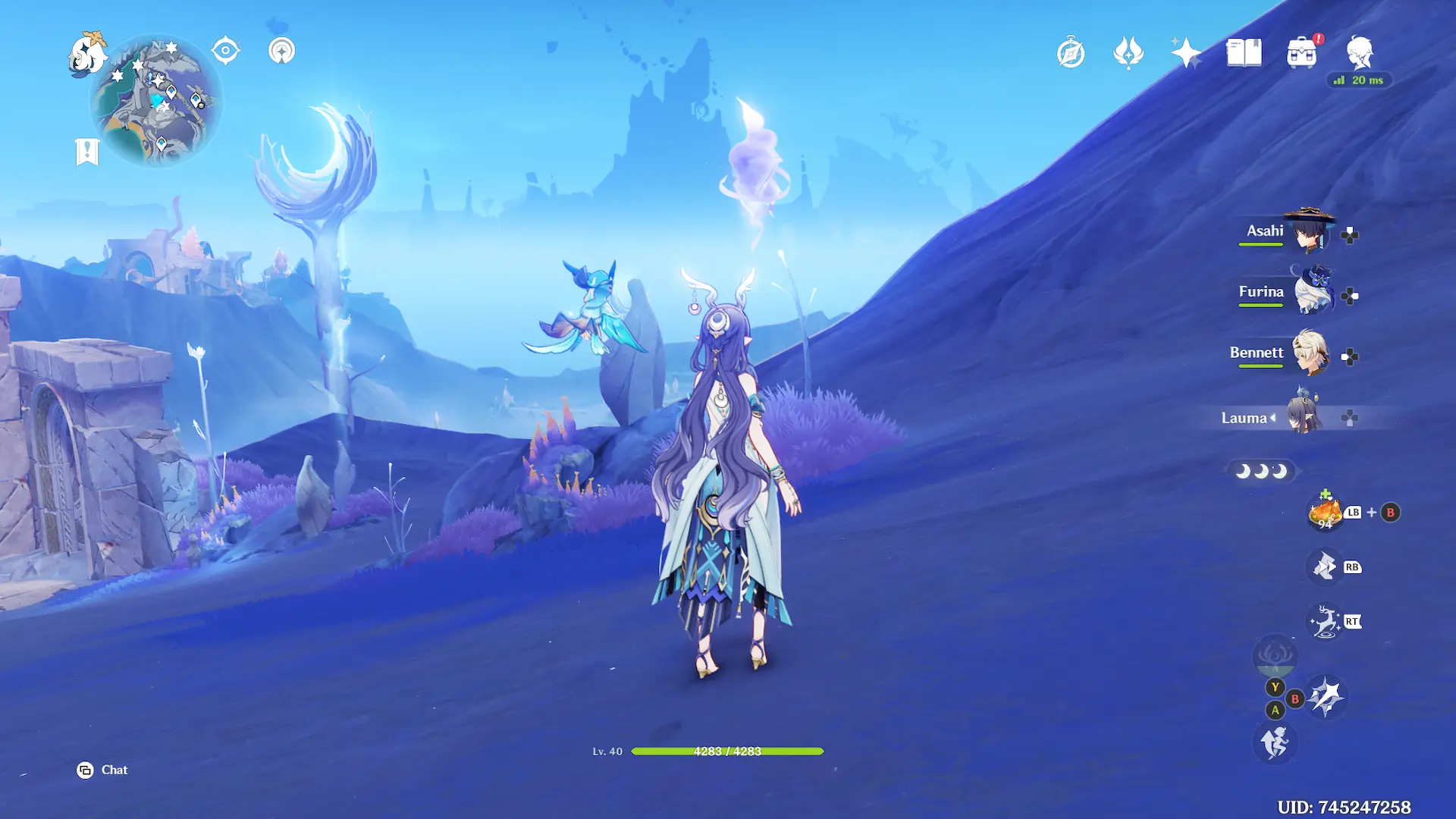Click the quest bookmark icon below Paimon

(x=87, y=152)
